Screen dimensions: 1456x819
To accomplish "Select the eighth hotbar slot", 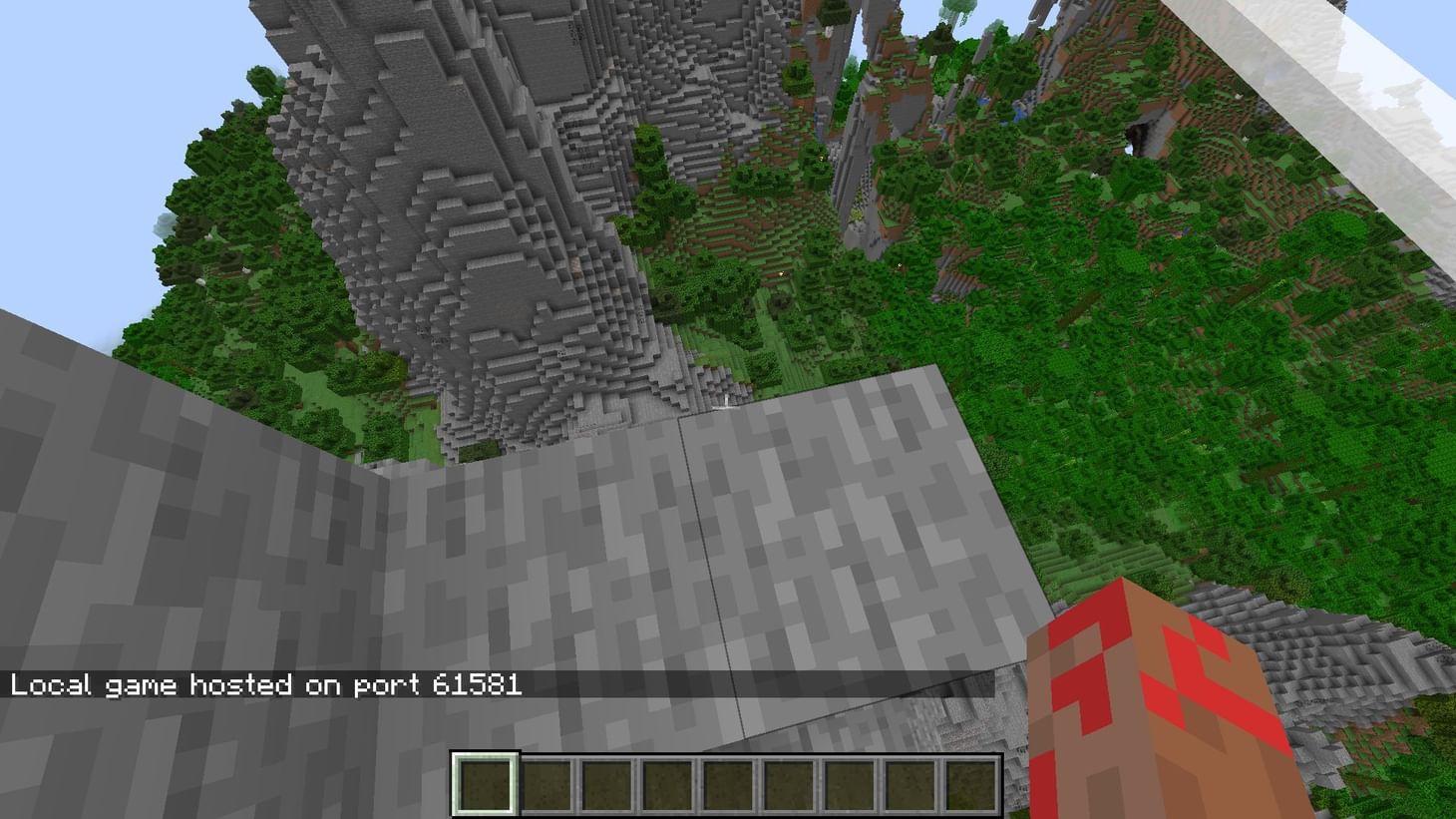I will point(910,783).
